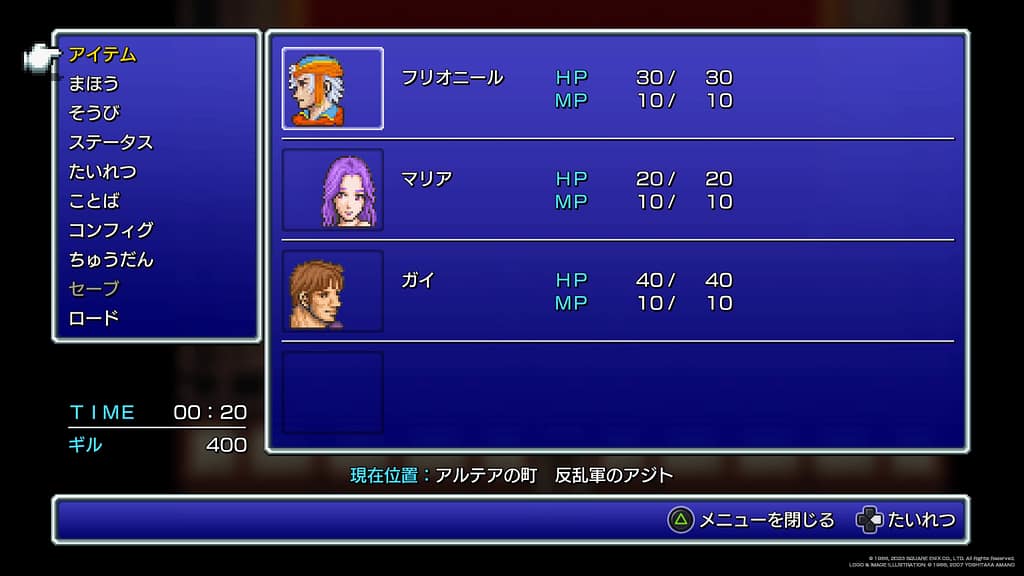
Task: Select ロード (Load) menu entry
Action: coord(94,318)
